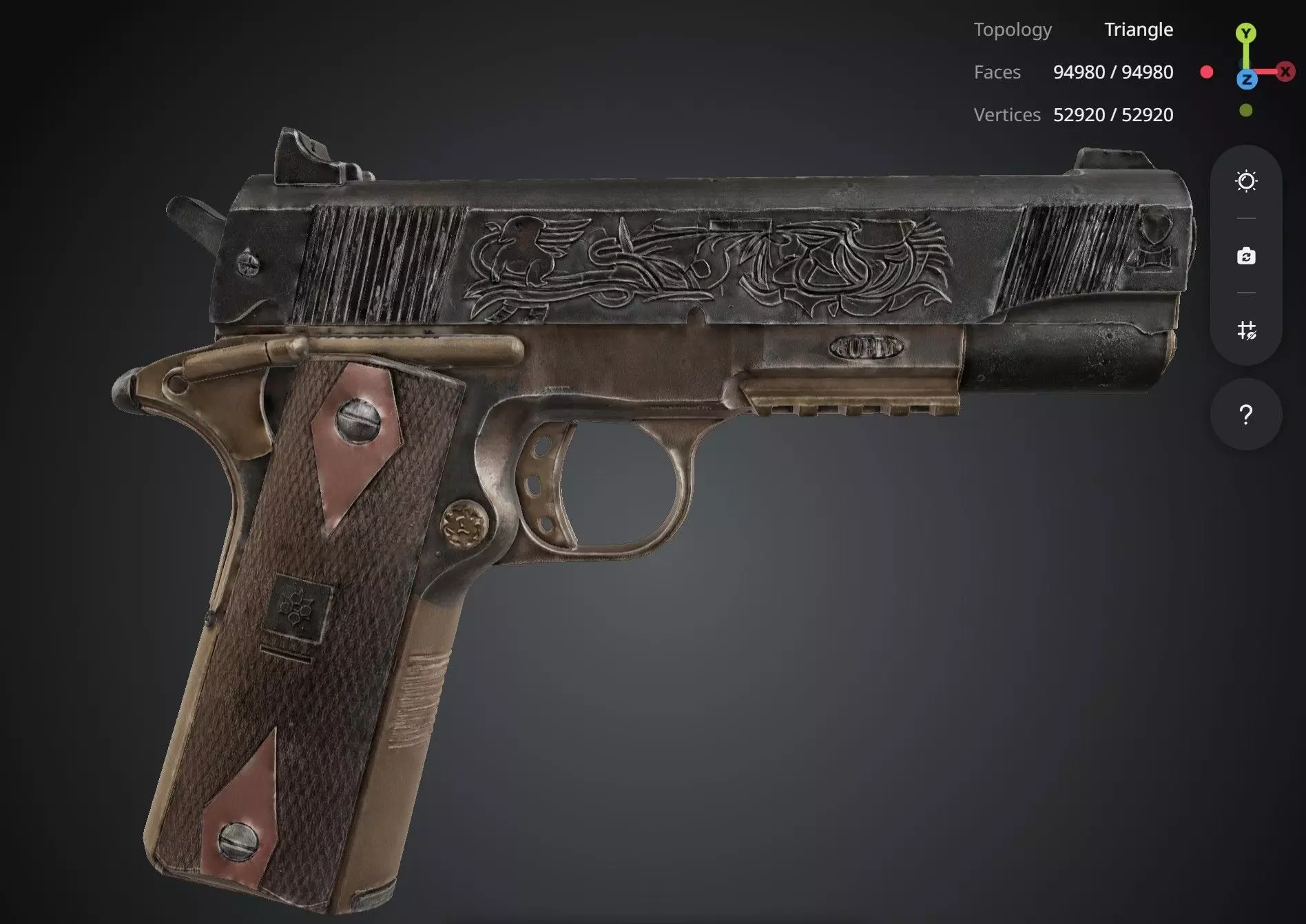Switch camera using the camera-rotate icon
The image size is (1306, 924).
pos(1246,256)
